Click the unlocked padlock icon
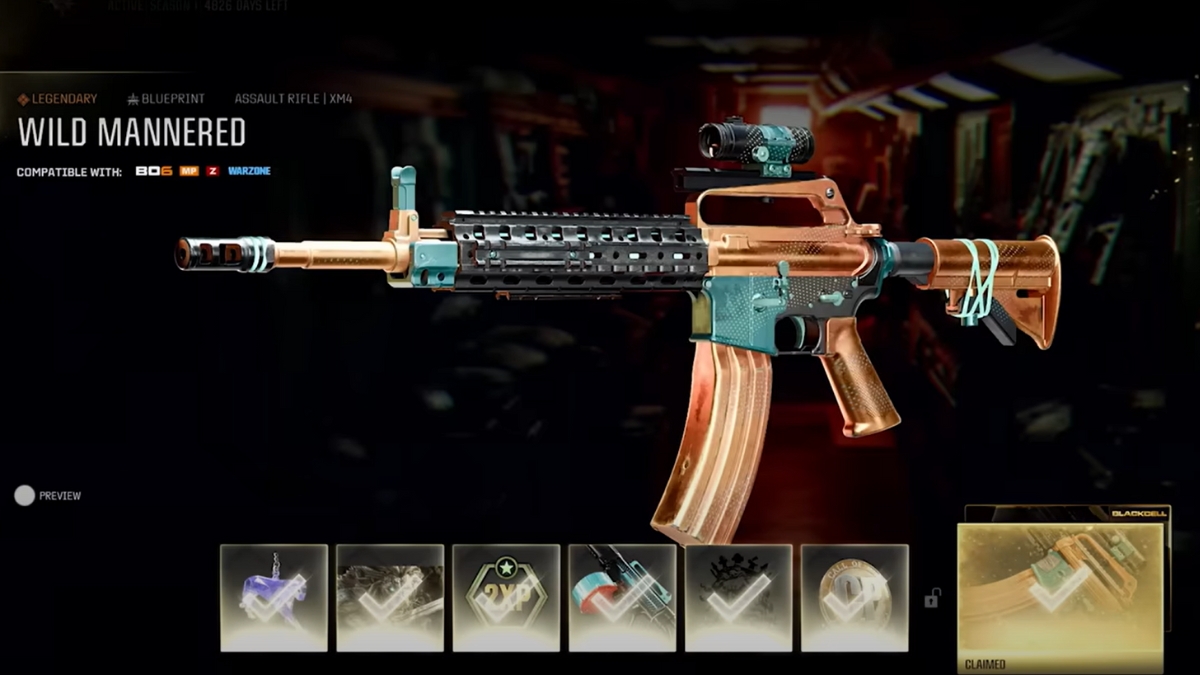The height and width of the screenshot is (675, 1200). [x=932, y=598]
